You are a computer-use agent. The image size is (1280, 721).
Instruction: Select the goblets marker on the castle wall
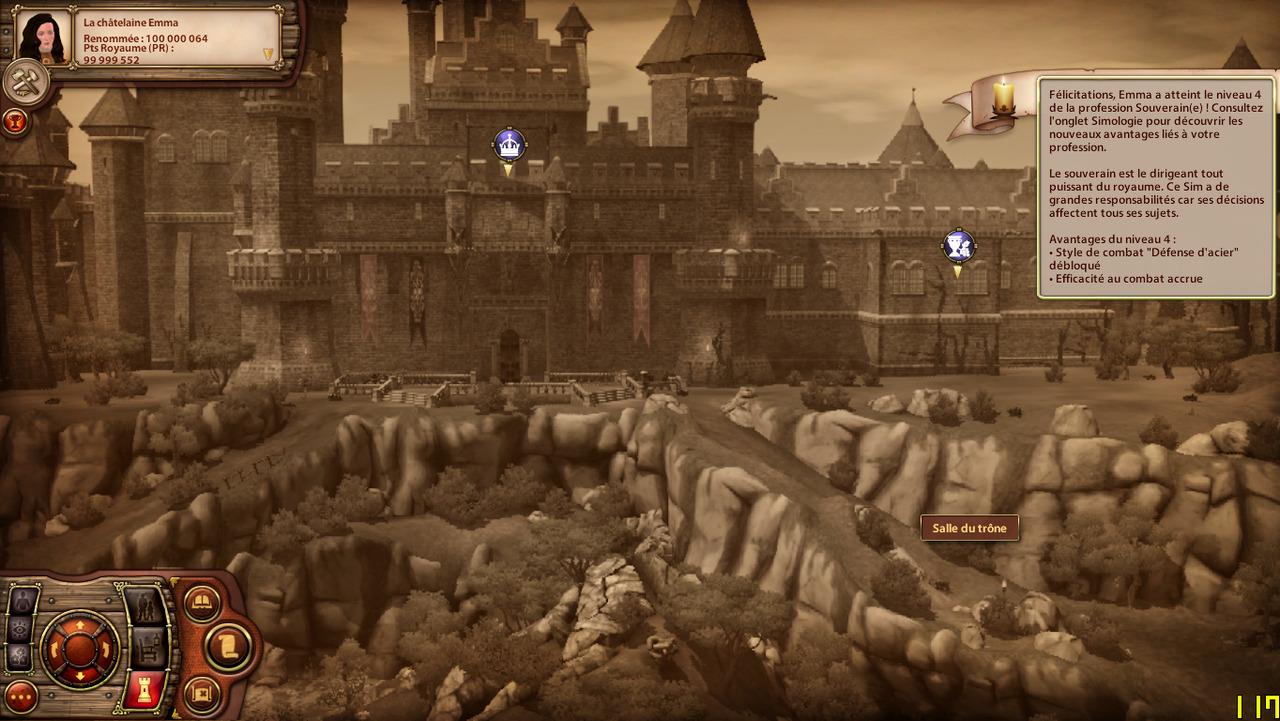958,246
